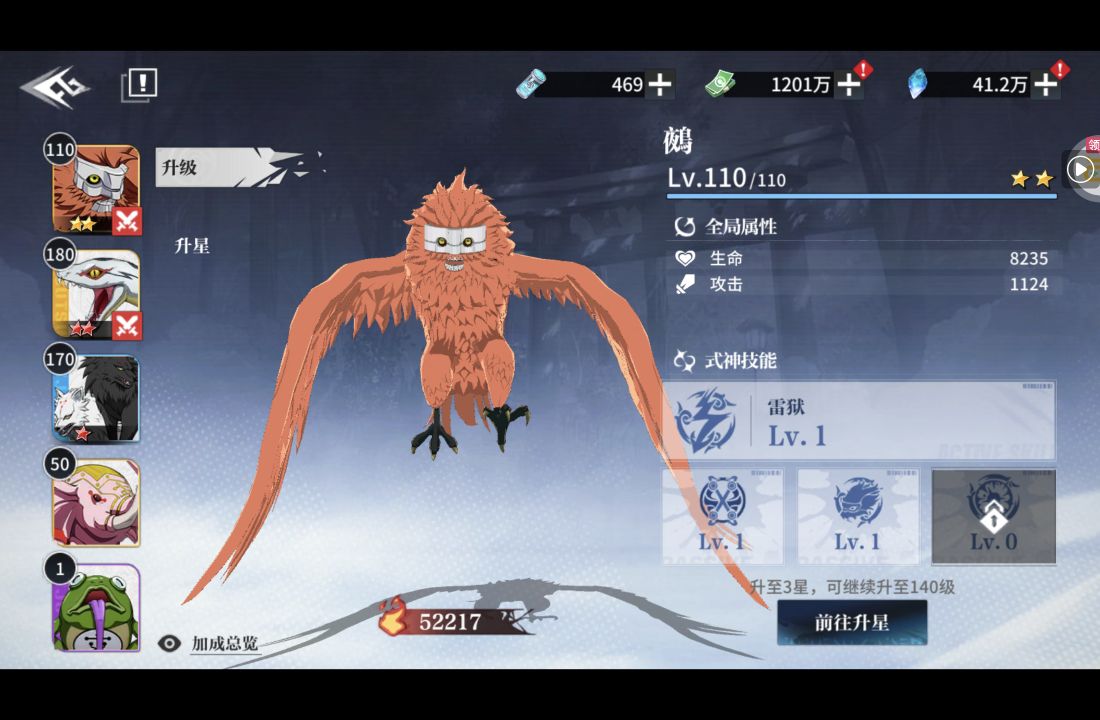This screenshot has height=720, width=1100.
Task: Add more green cash currency
Action: point(848,85)
